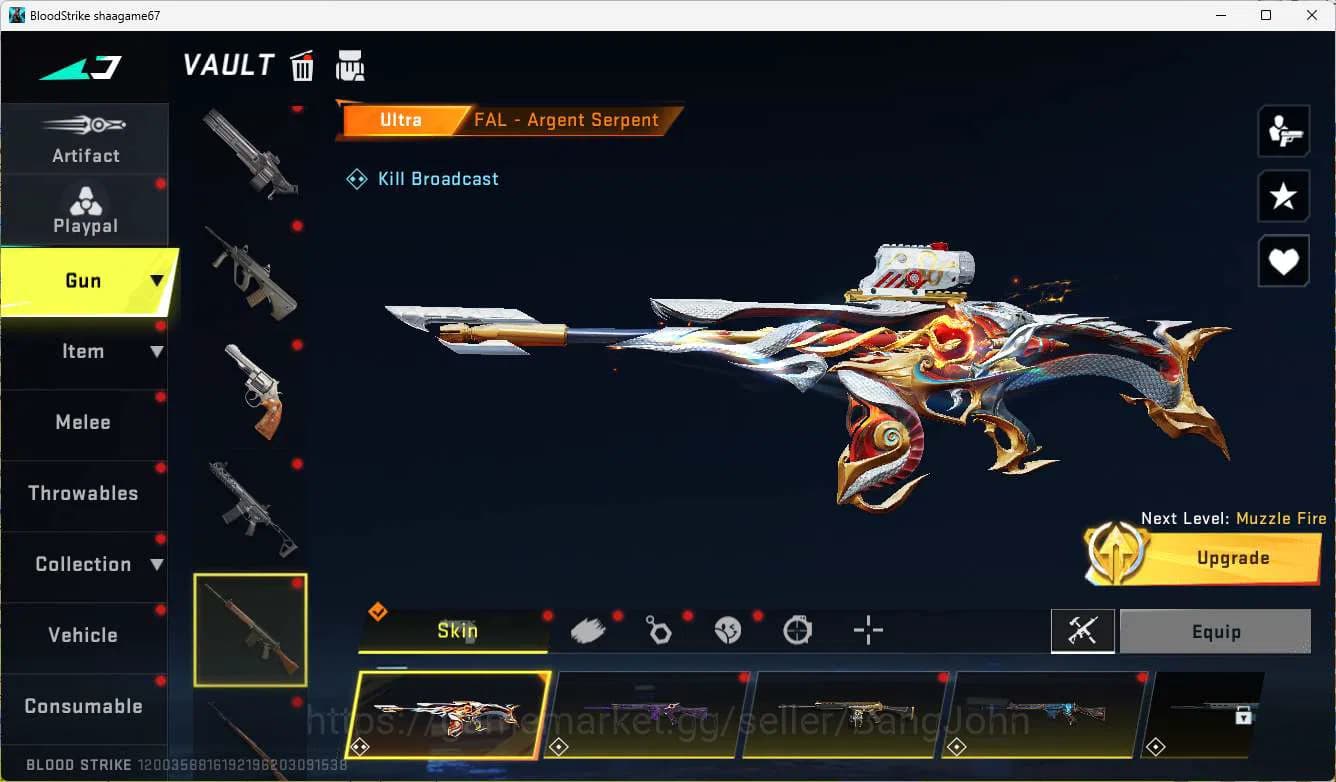The image size is (1336, 782).
Task: Expand the Item dropdown in sidebar
Action: point(156,351)
